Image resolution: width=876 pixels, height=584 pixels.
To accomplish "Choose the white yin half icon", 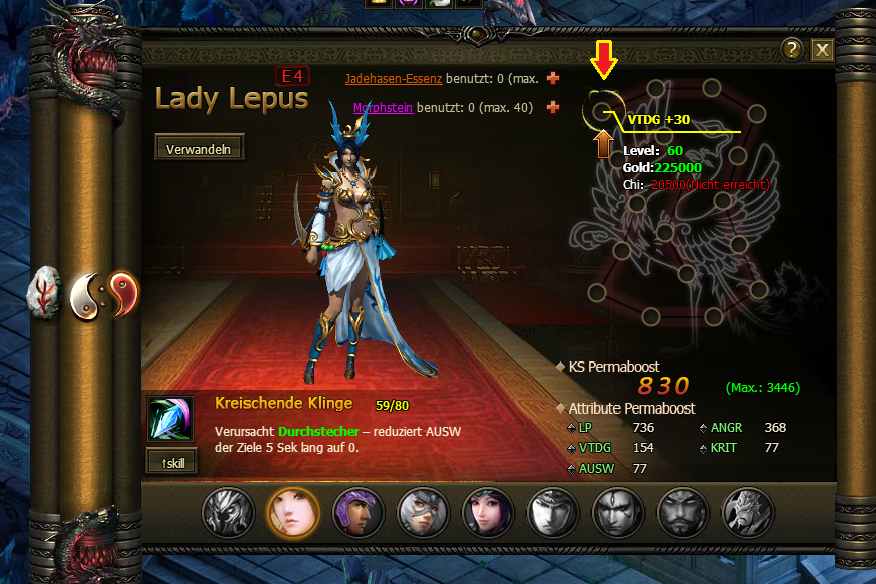I will tap(87, 295).
